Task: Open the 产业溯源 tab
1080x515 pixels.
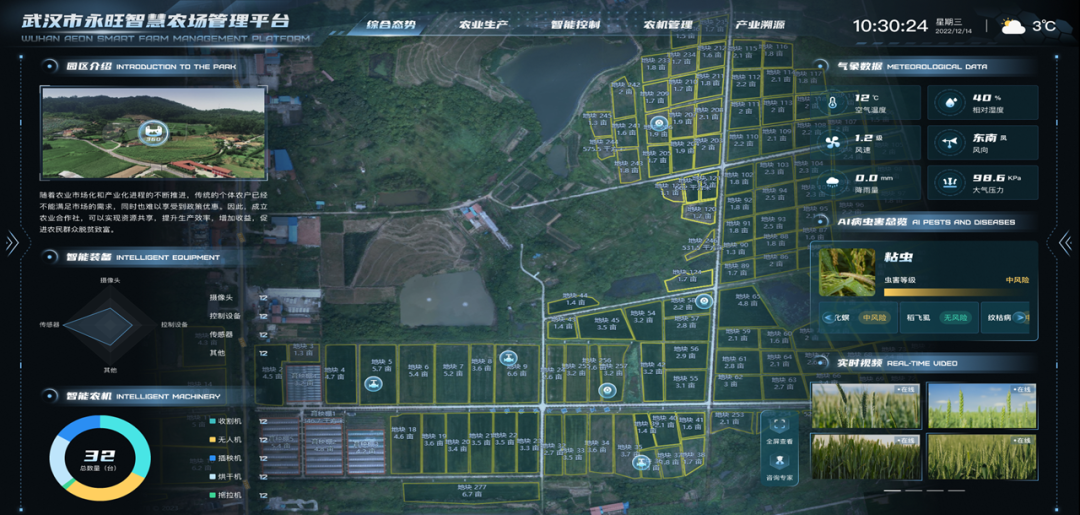Action: (x=760, y=25)
